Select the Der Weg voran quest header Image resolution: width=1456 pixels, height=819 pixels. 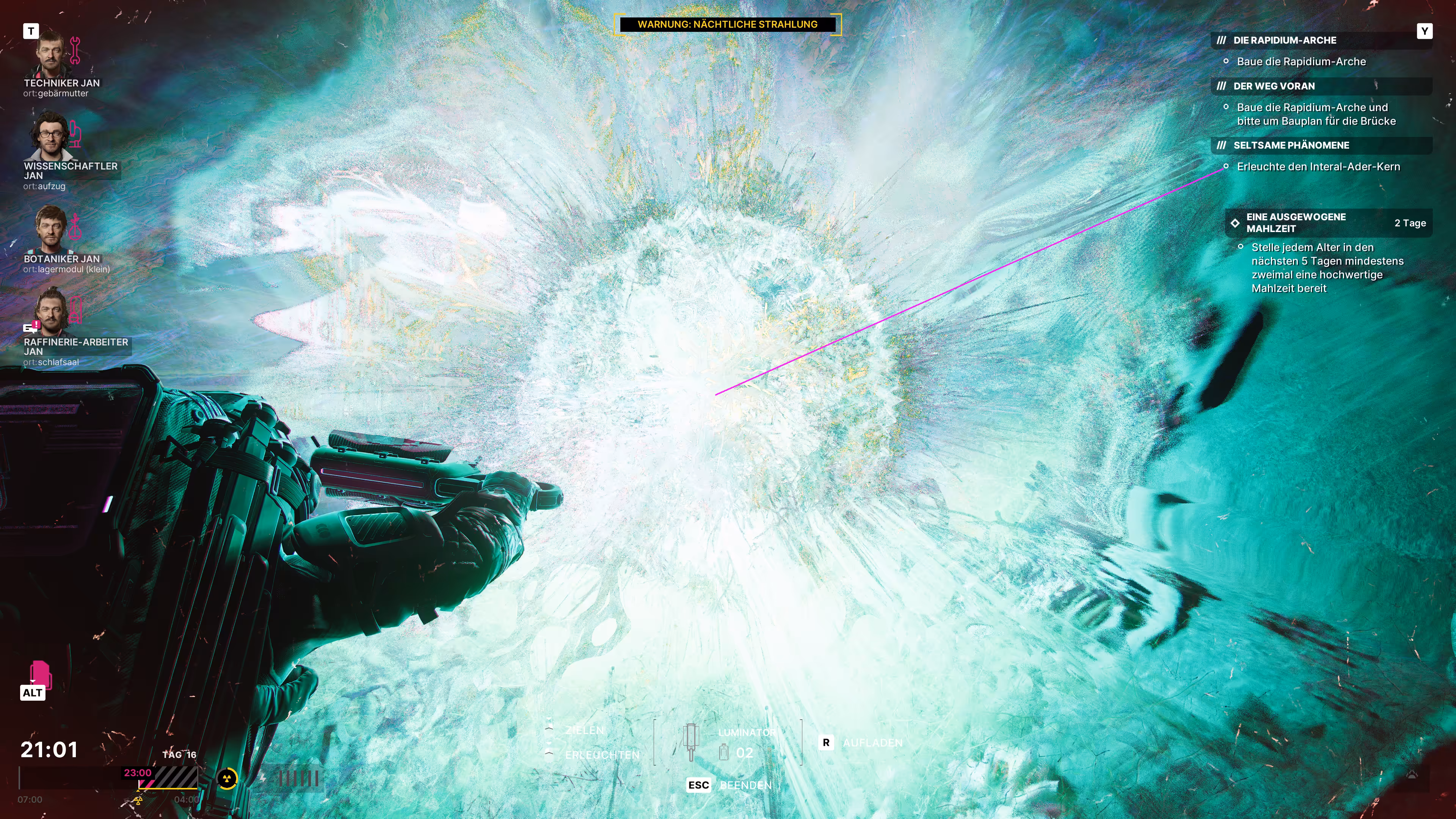[x=1274, y=86]
